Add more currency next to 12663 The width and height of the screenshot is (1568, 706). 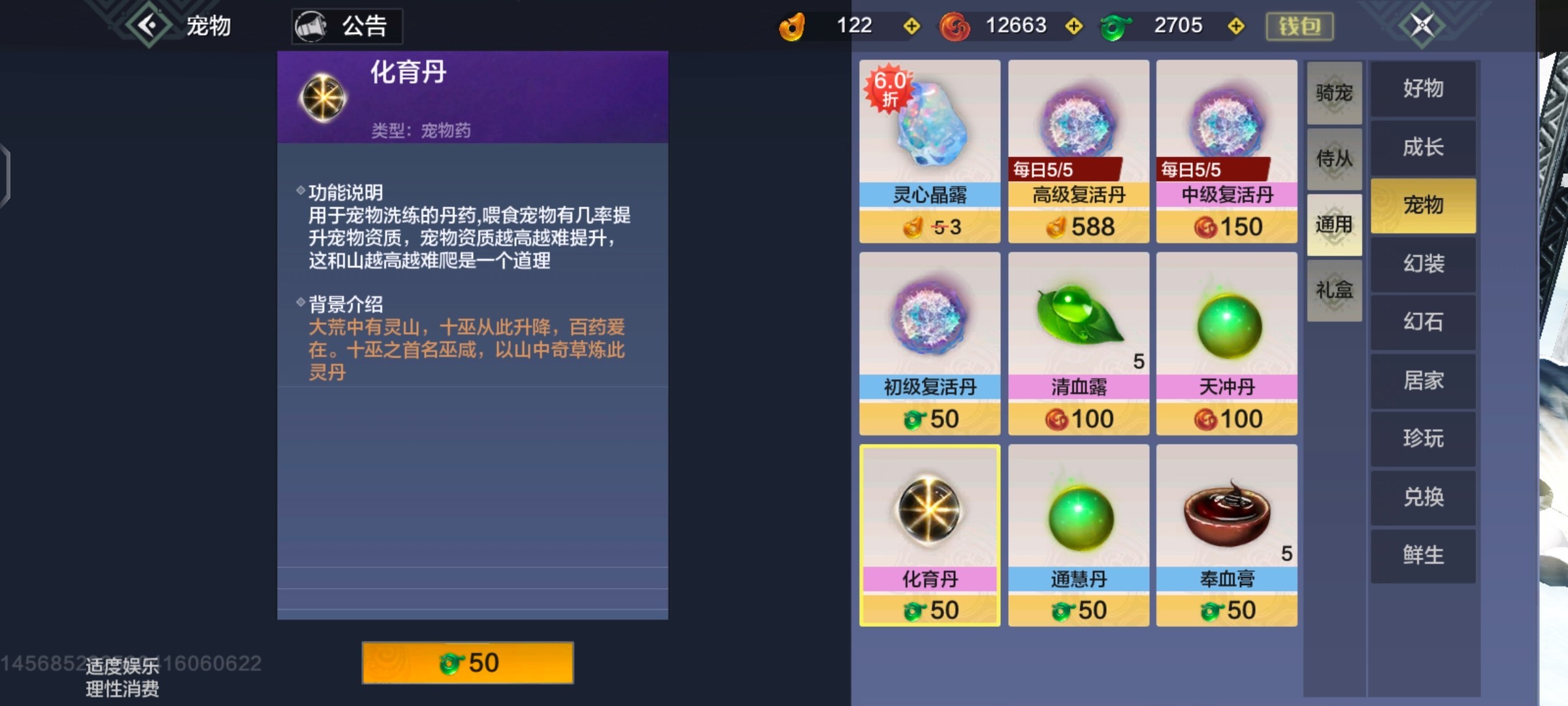[1073, 26]
